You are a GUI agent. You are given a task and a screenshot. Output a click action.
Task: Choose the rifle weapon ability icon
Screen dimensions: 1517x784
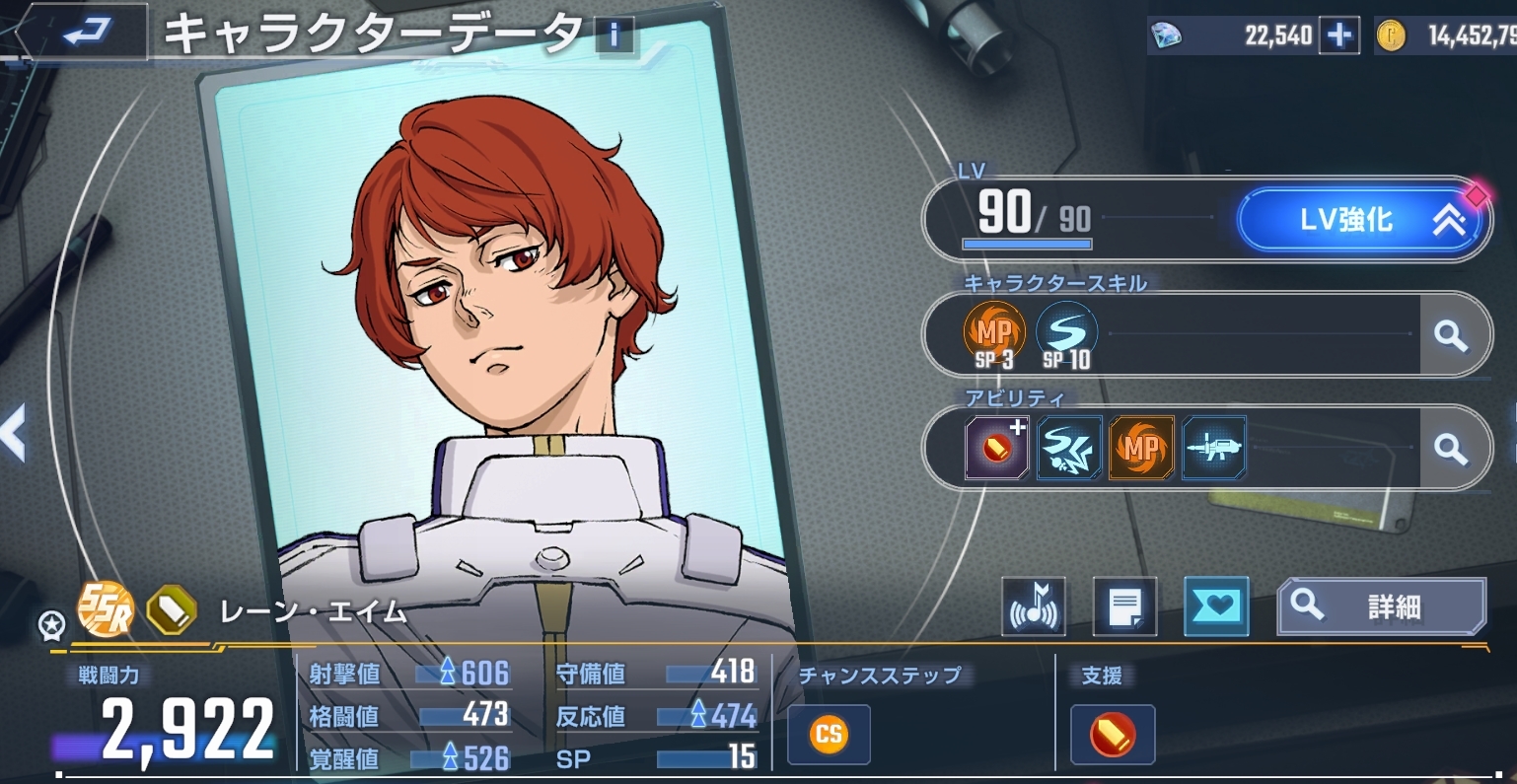coord(1214,448)
